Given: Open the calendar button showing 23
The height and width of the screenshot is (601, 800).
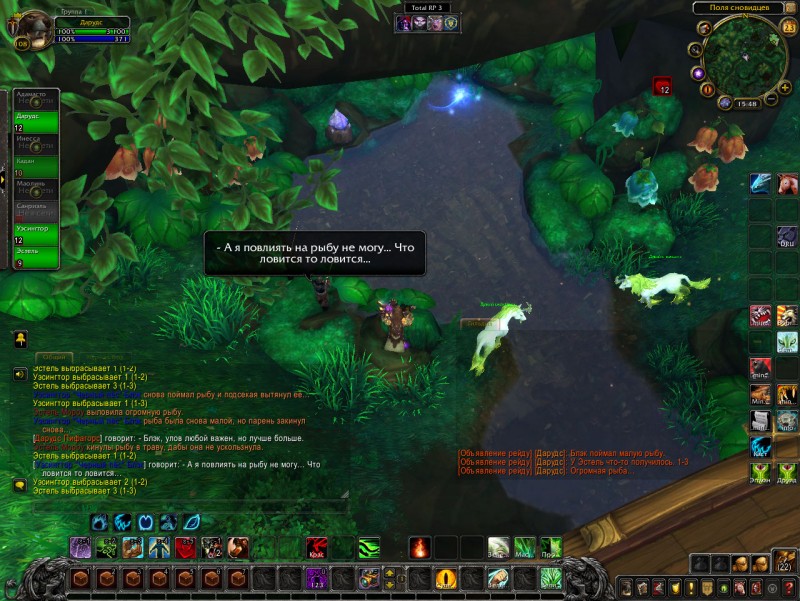Looking at the screenshot, I should tap(789, 27).
